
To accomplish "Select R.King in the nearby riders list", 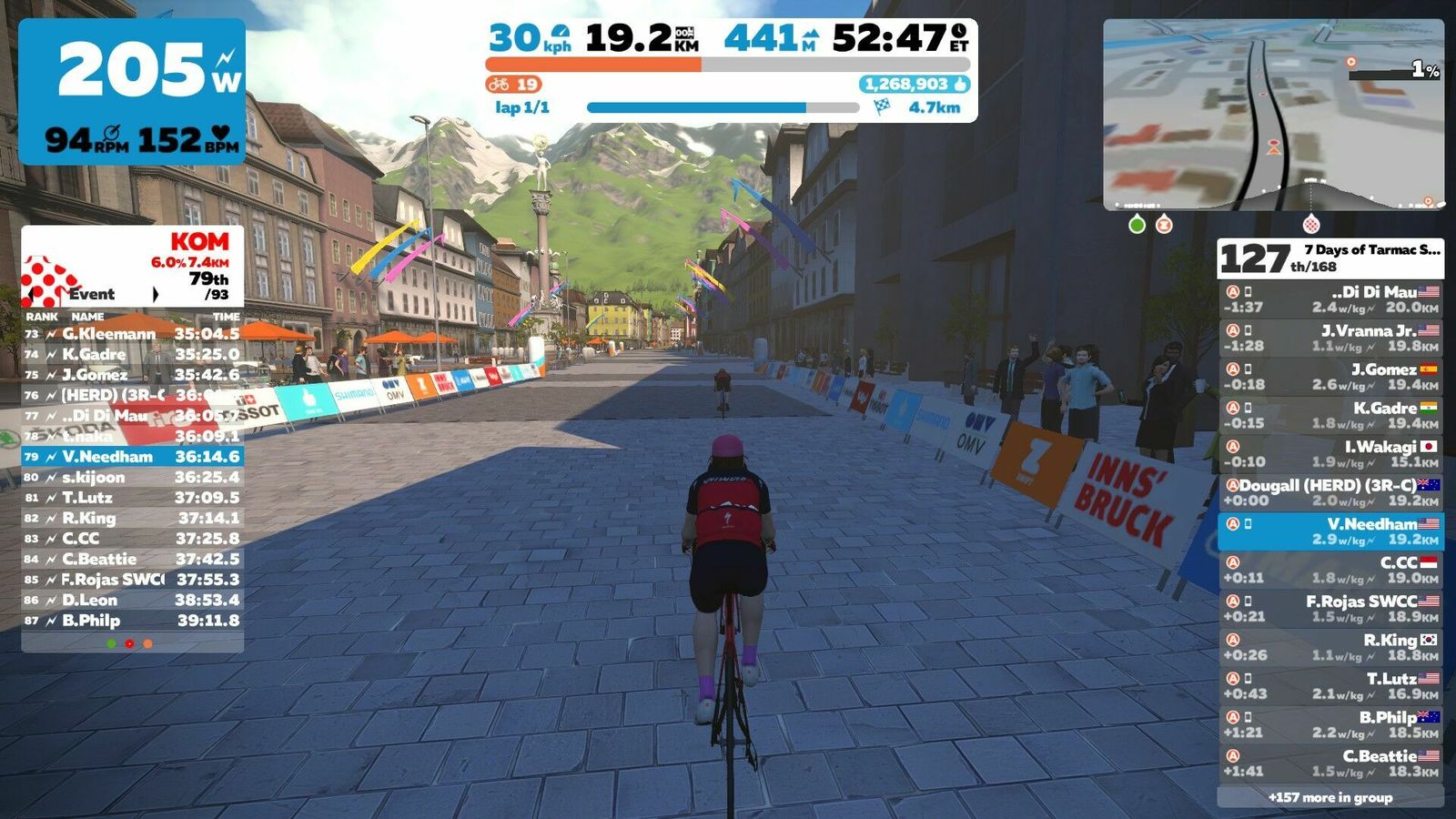I will pyautogui.click(x=1330, y=647).
